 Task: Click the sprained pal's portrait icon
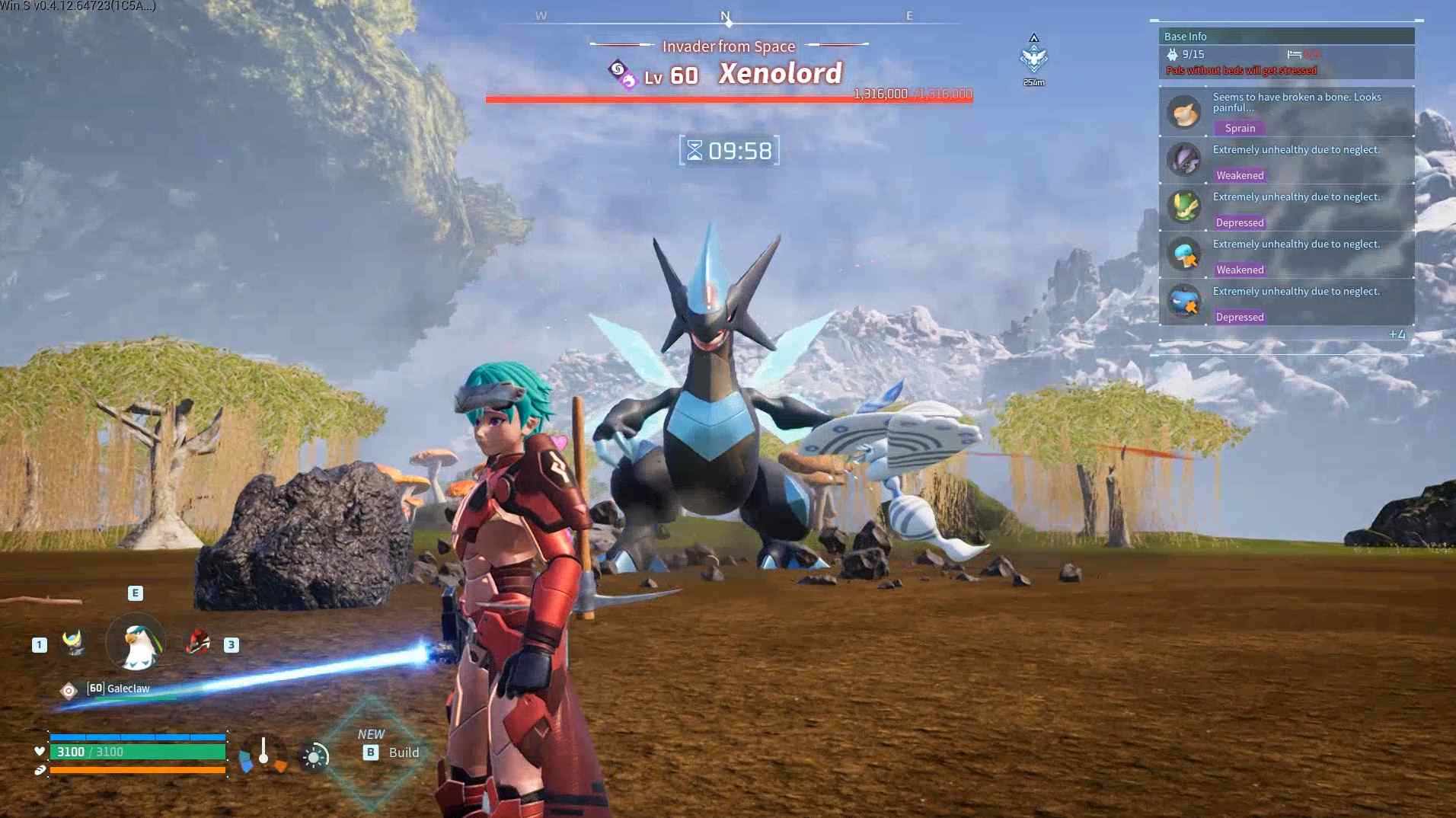coord(1185,110)
